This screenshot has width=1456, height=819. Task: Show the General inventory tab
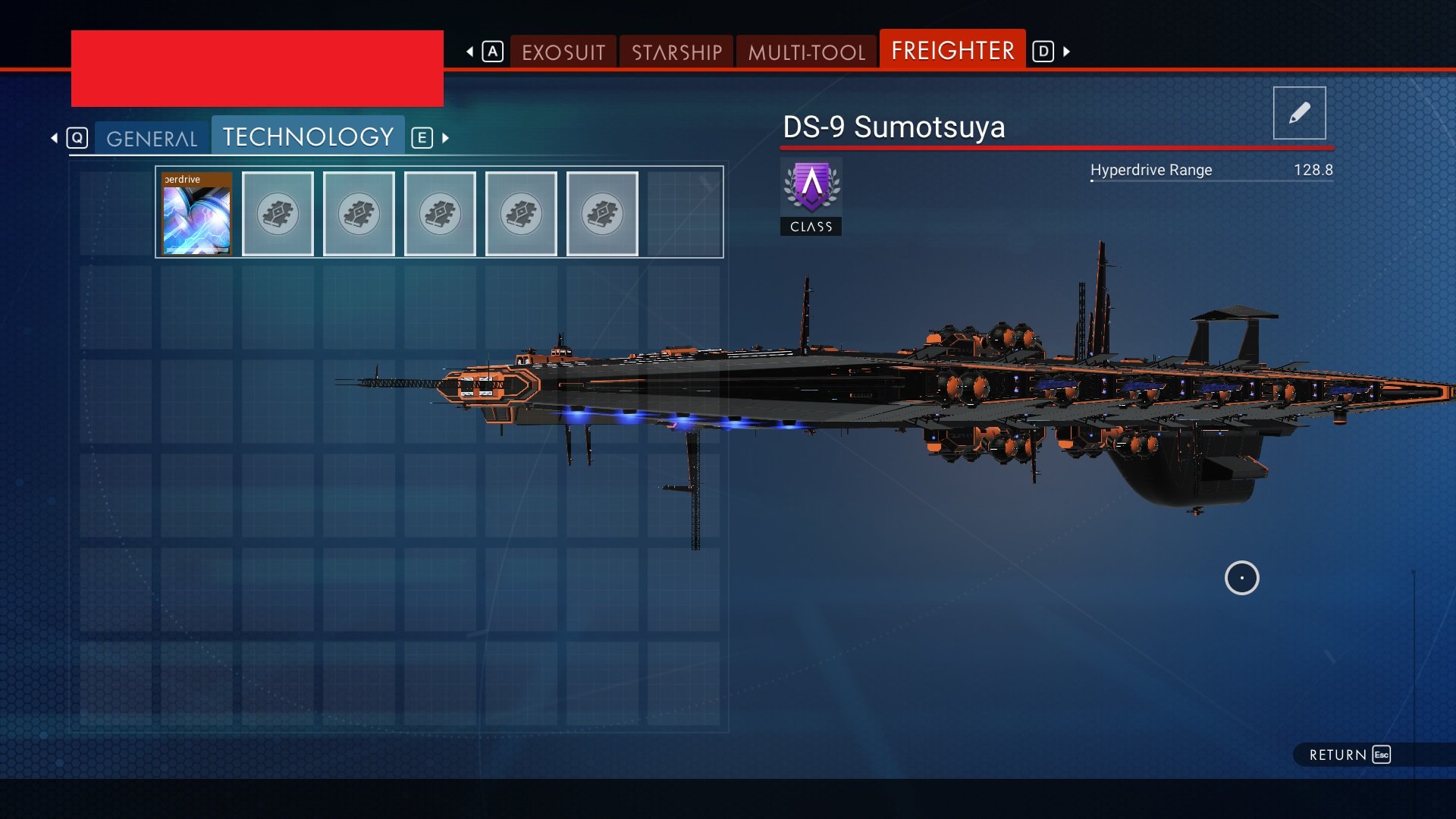[152, 139]
